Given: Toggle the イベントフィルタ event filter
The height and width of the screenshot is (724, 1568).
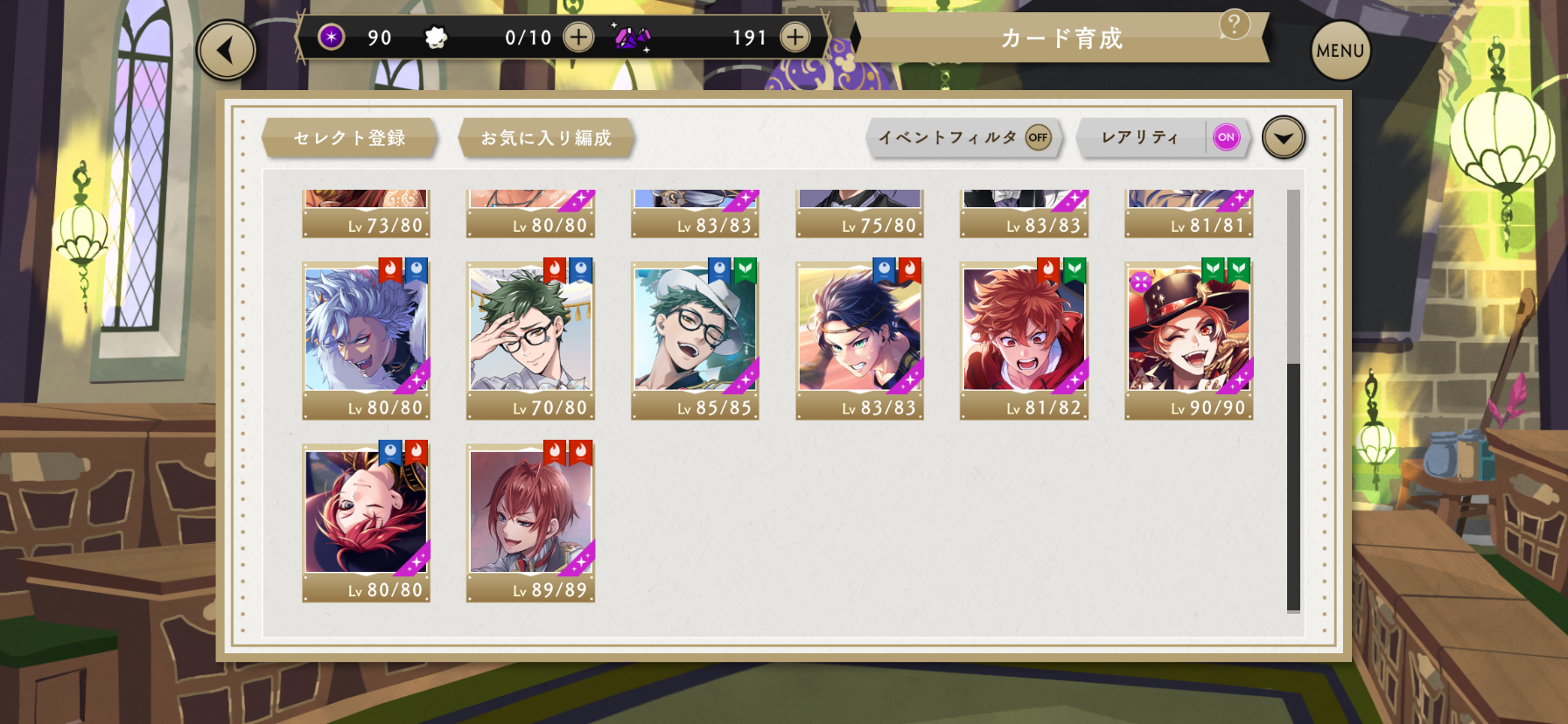Looking at the screenshot, I should [x=1038, y=137].
